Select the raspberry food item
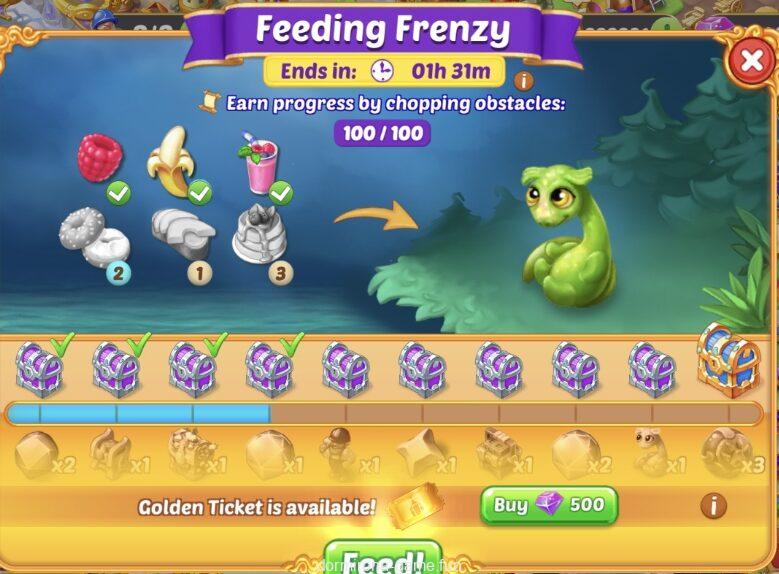The height and width of the screenshot is (574, 779). pos(101,157)
